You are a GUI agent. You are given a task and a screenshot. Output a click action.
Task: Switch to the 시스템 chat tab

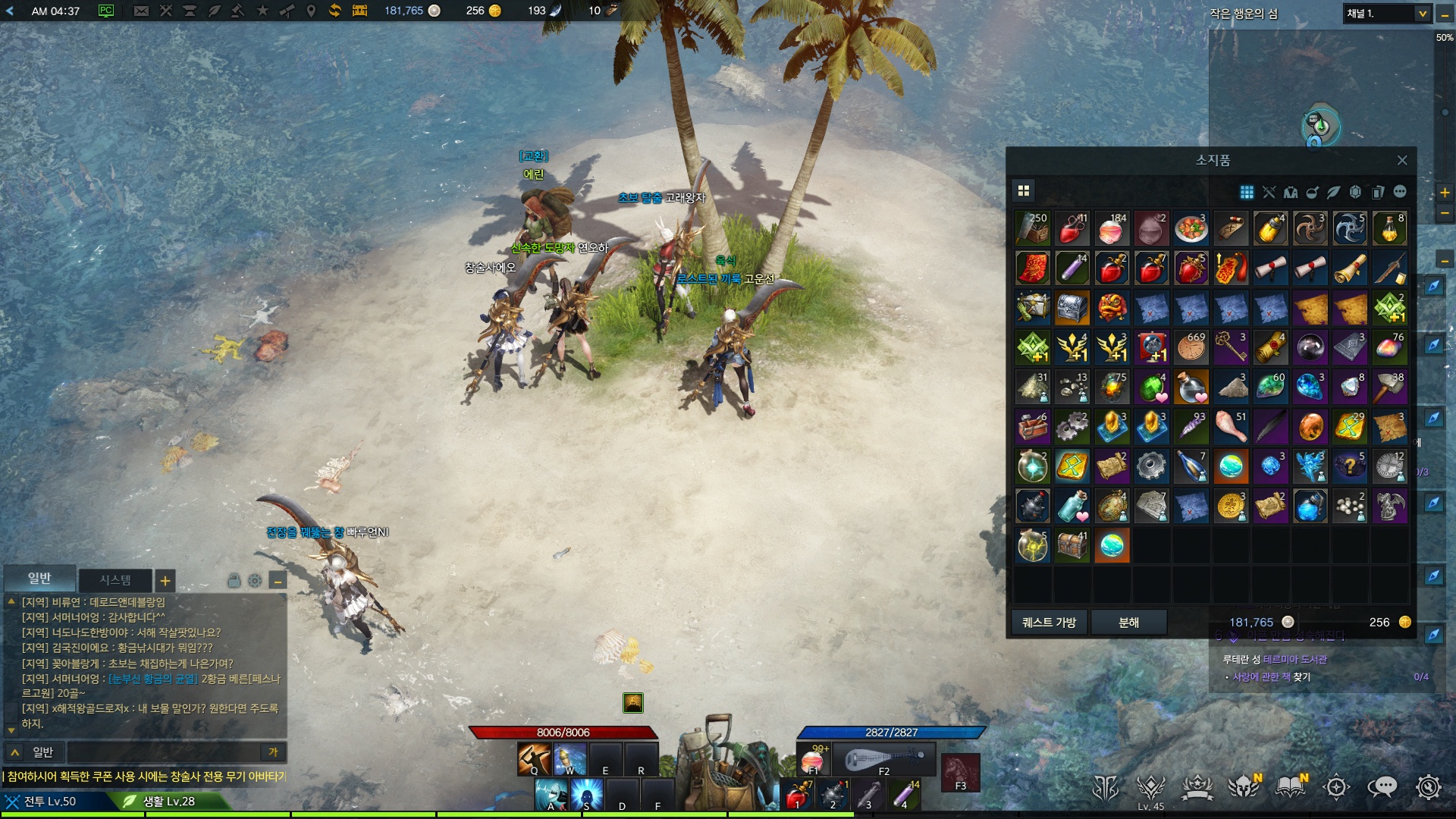(x=115, y=580)
